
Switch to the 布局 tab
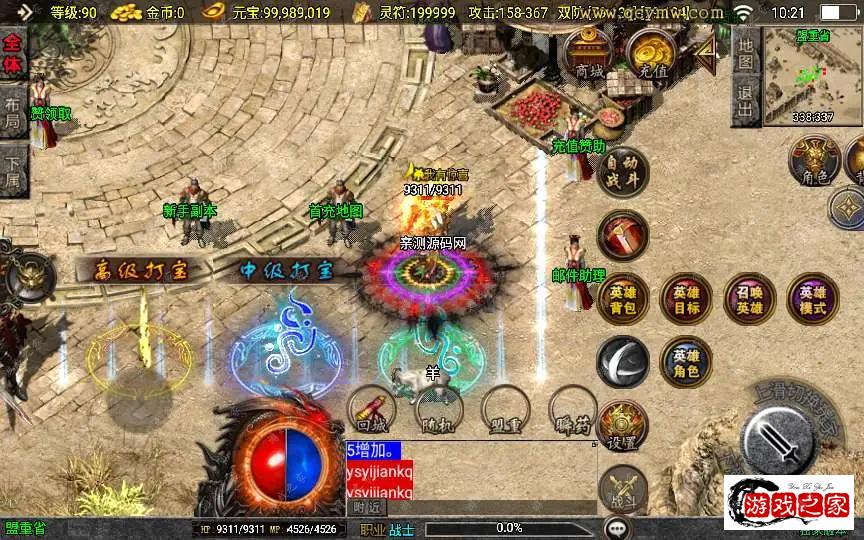point(13,112)
